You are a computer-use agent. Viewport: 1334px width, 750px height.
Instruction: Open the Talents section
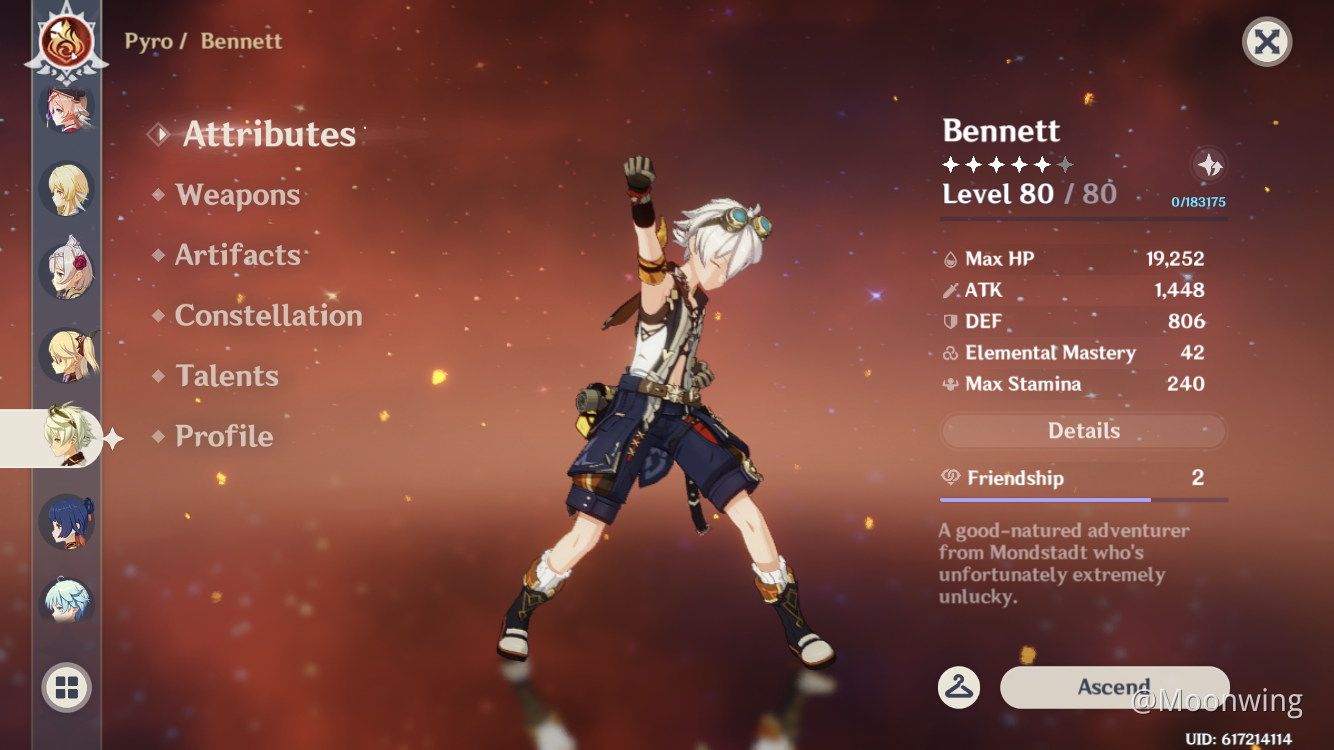227,375
